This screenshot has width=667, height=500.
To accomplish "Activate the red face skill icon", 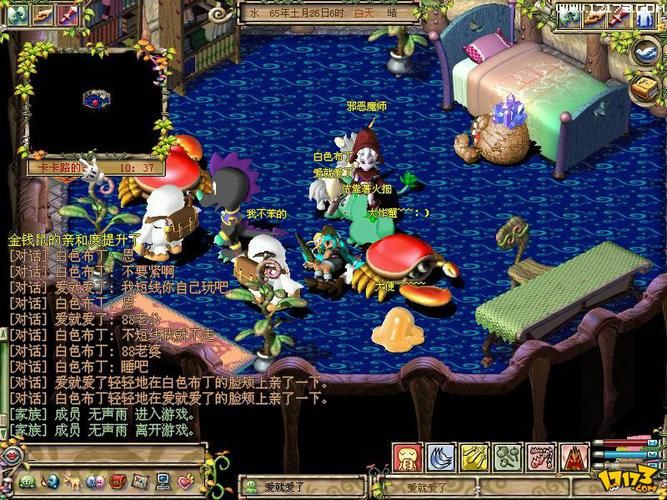I will pyautogui.click(x=407, y=458).
